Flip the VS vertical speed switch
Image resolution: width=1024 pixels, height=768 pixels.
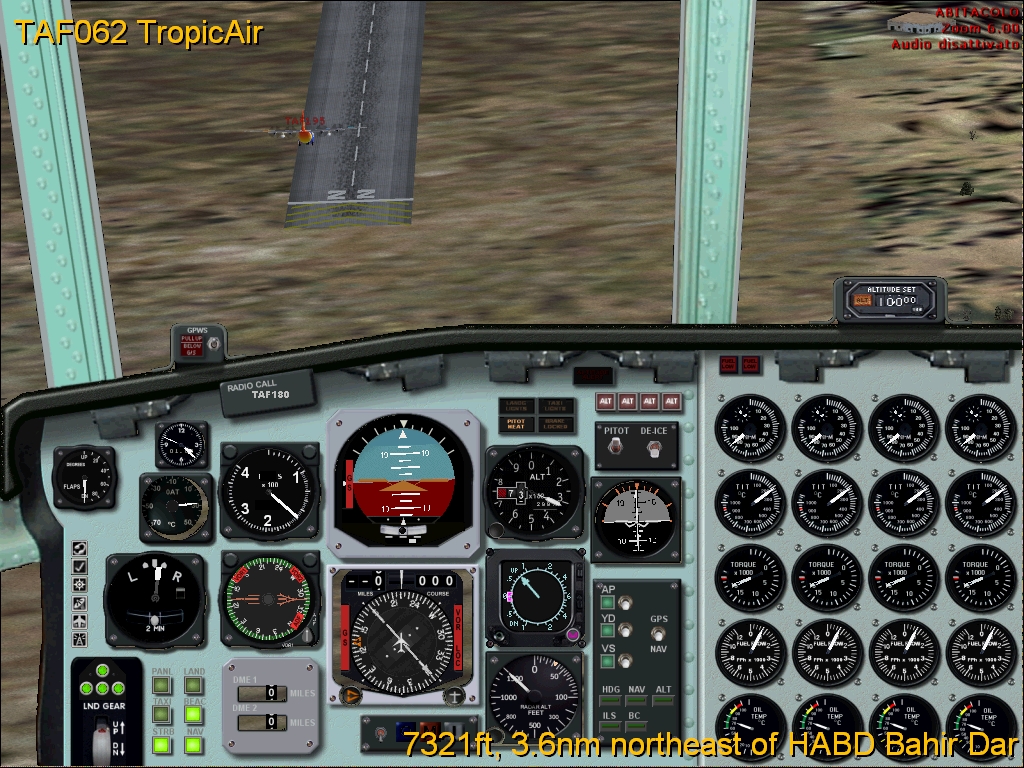tap(626, 660)
